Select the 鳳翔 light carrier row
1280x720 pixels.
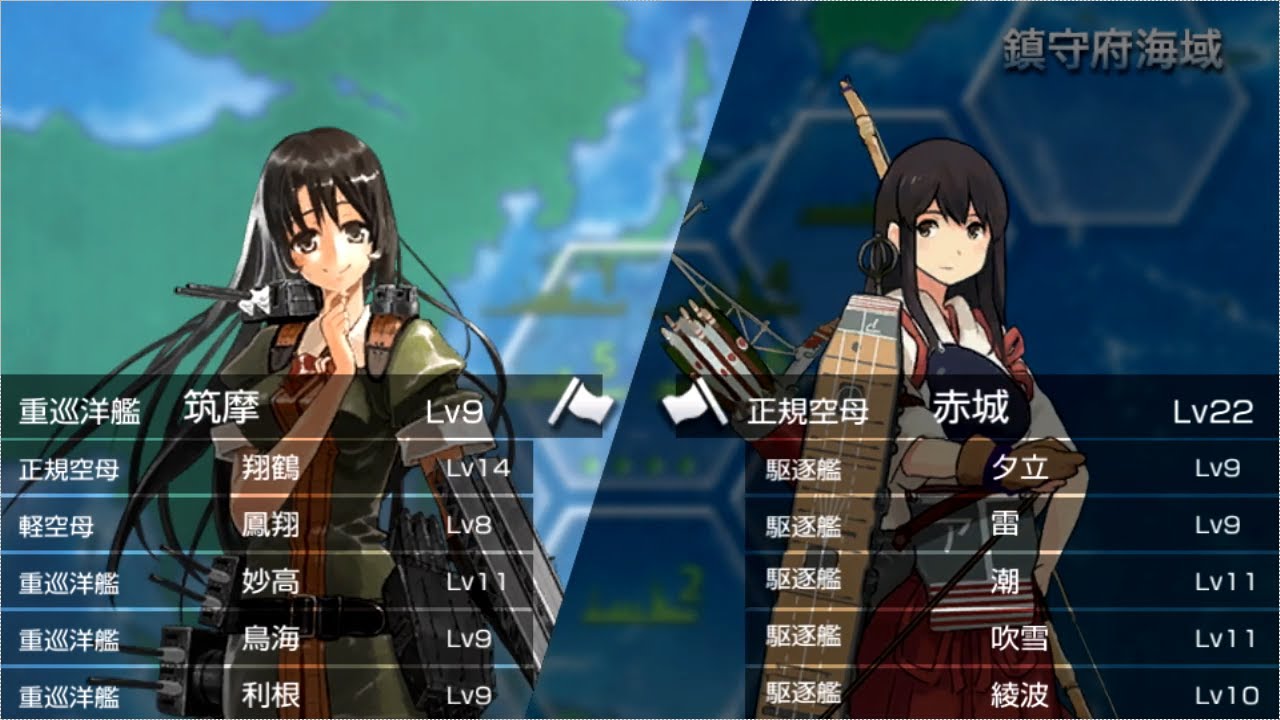pos(270,525)
